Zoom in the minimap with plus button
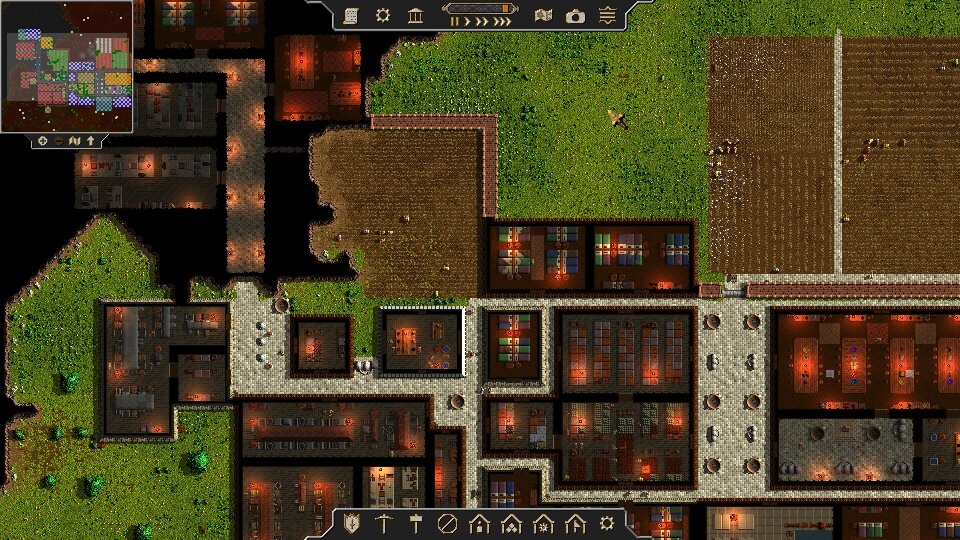 (43, 141)
